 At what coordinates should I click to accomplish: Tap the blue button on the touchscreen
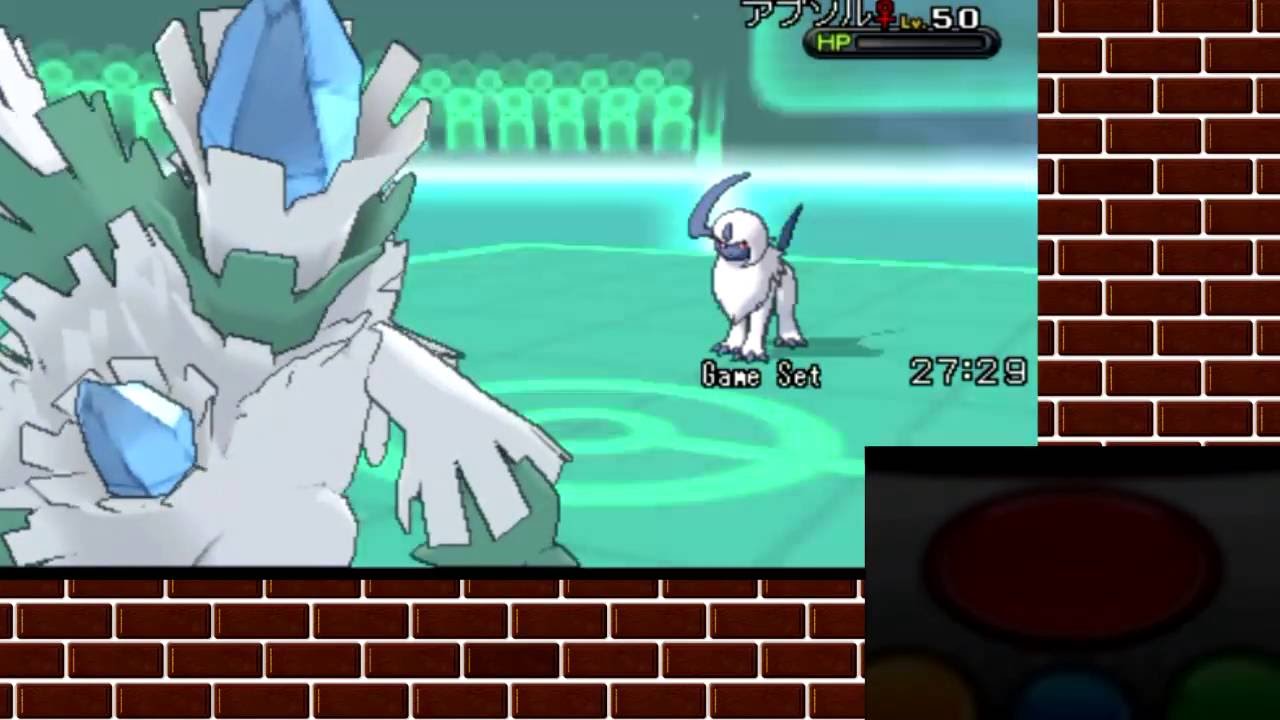point(1070,705)
